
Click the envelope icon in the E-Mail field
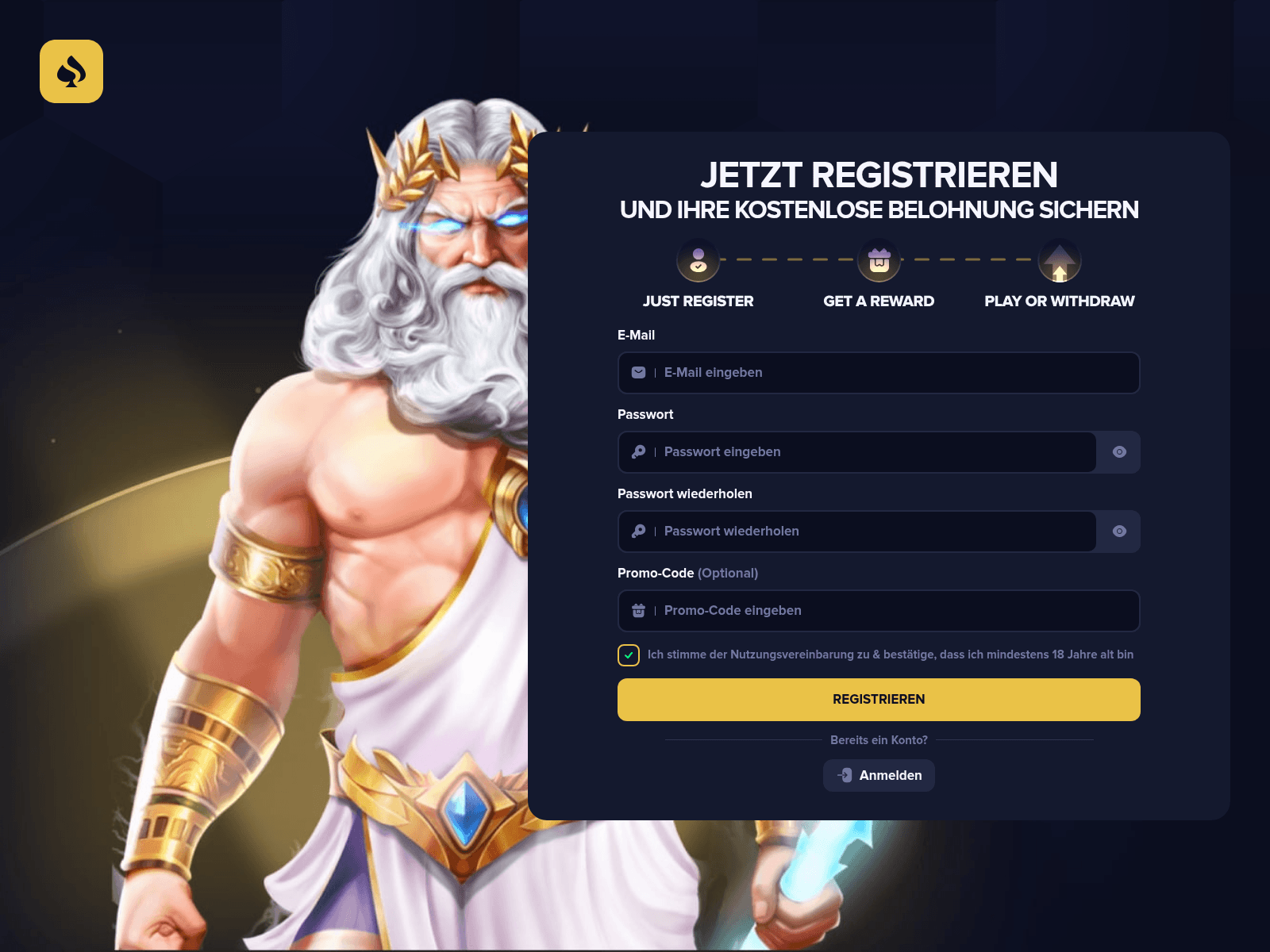[x=638, y=372]
